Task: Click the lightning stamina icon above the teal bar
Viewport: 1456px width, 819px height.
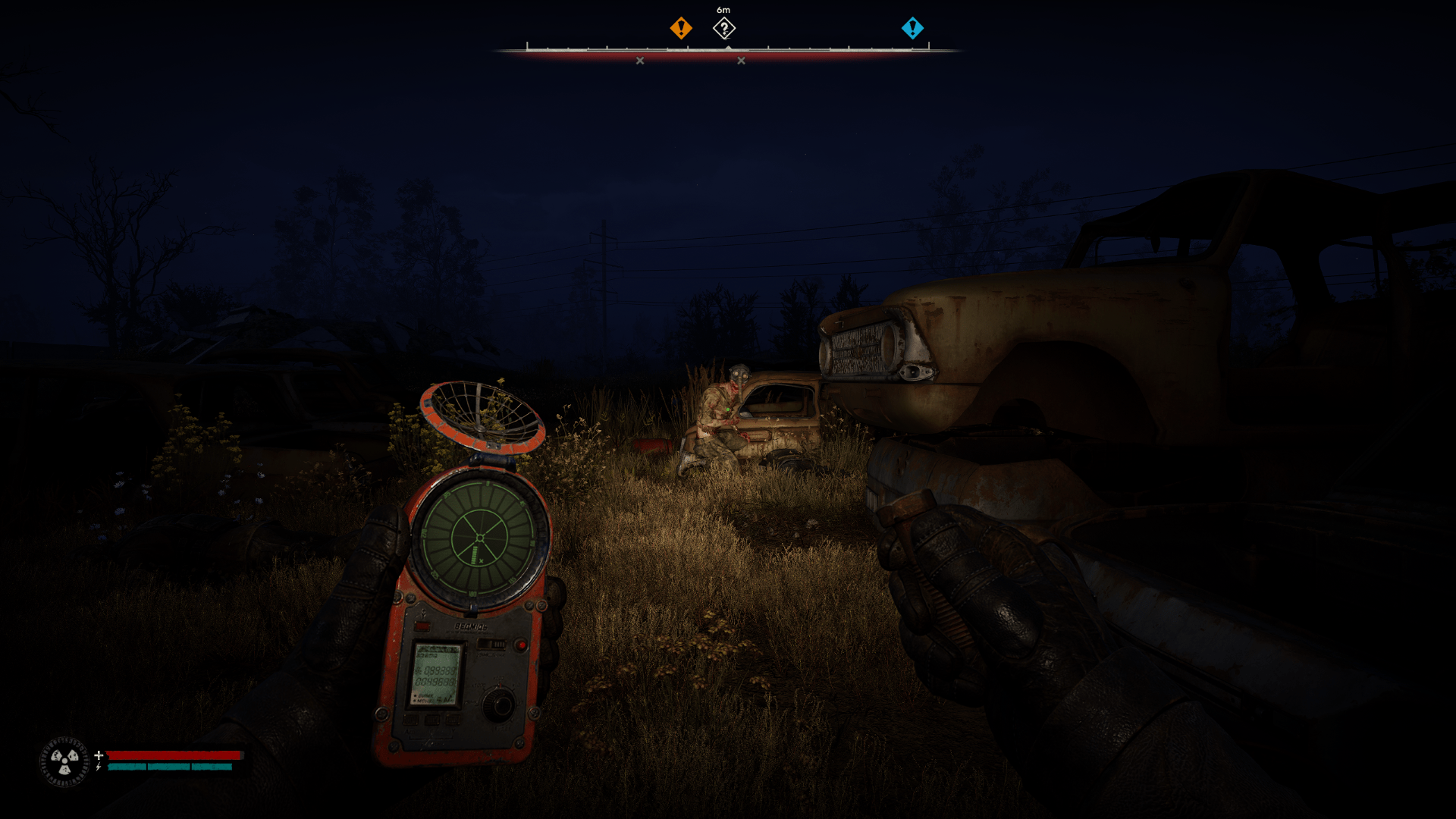Action: click(99, 767)
